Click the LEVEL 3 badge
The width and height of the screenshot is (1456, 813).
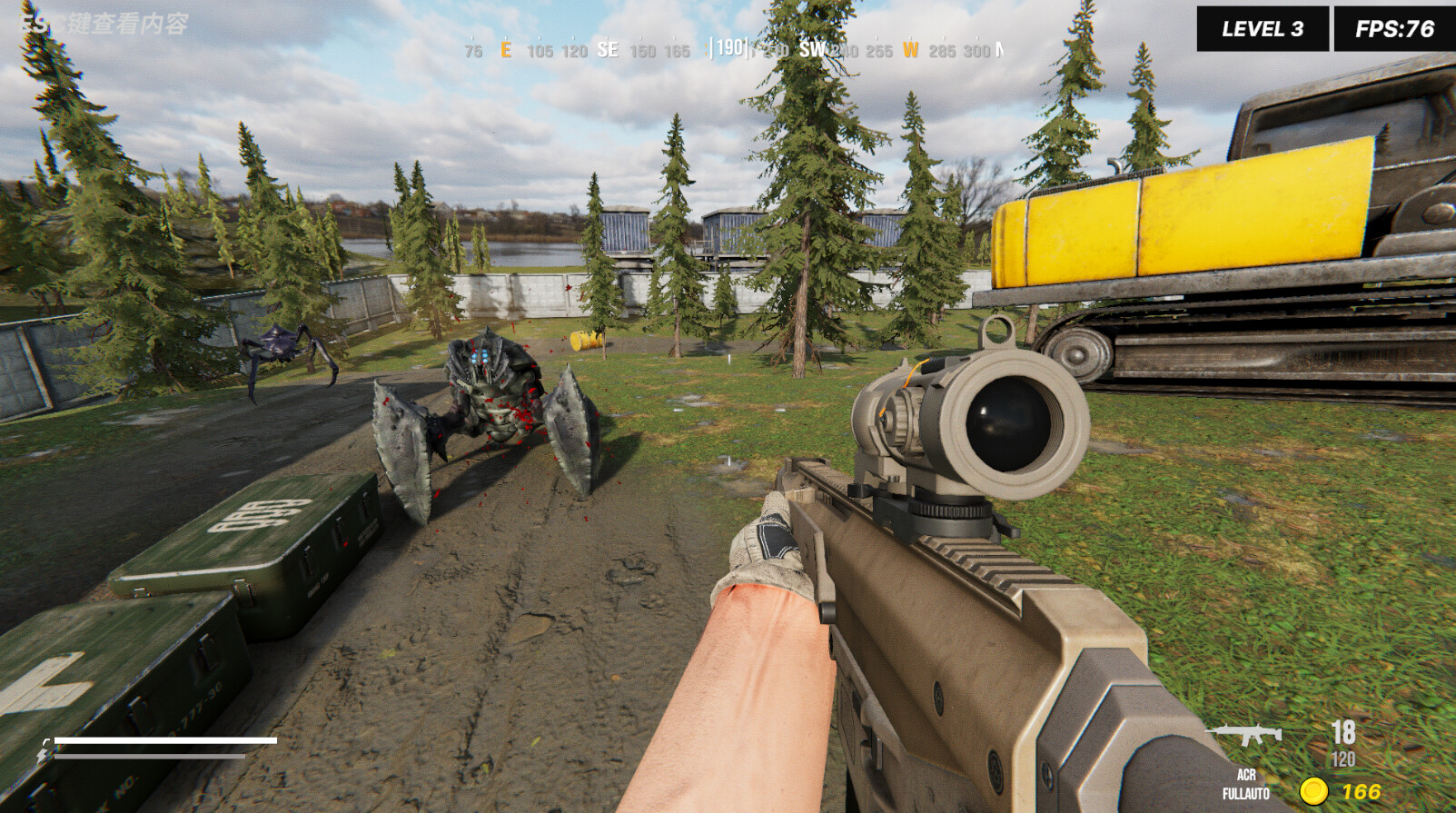pyautogui.click(x=1261, y=26)
